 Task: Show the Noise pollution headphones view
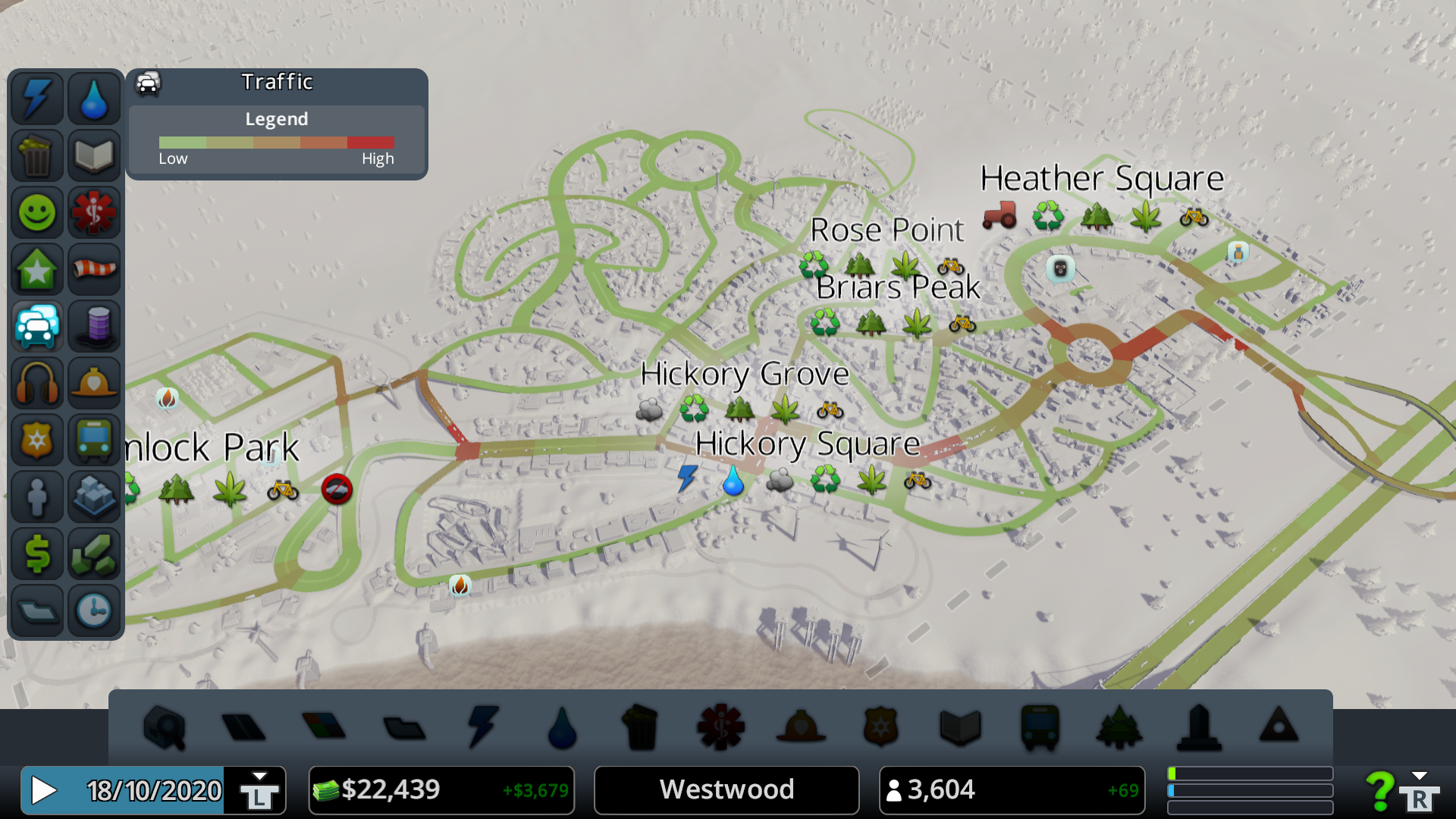(x=36, y=383)
